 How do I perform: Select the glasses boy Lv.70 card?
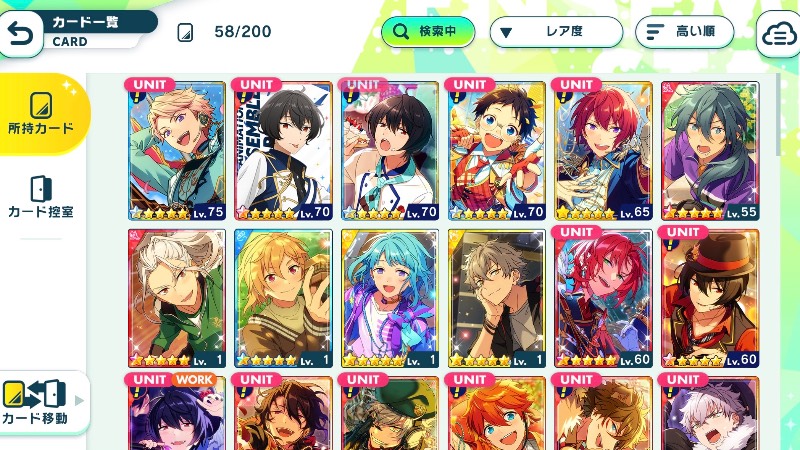tap(496, 150)
